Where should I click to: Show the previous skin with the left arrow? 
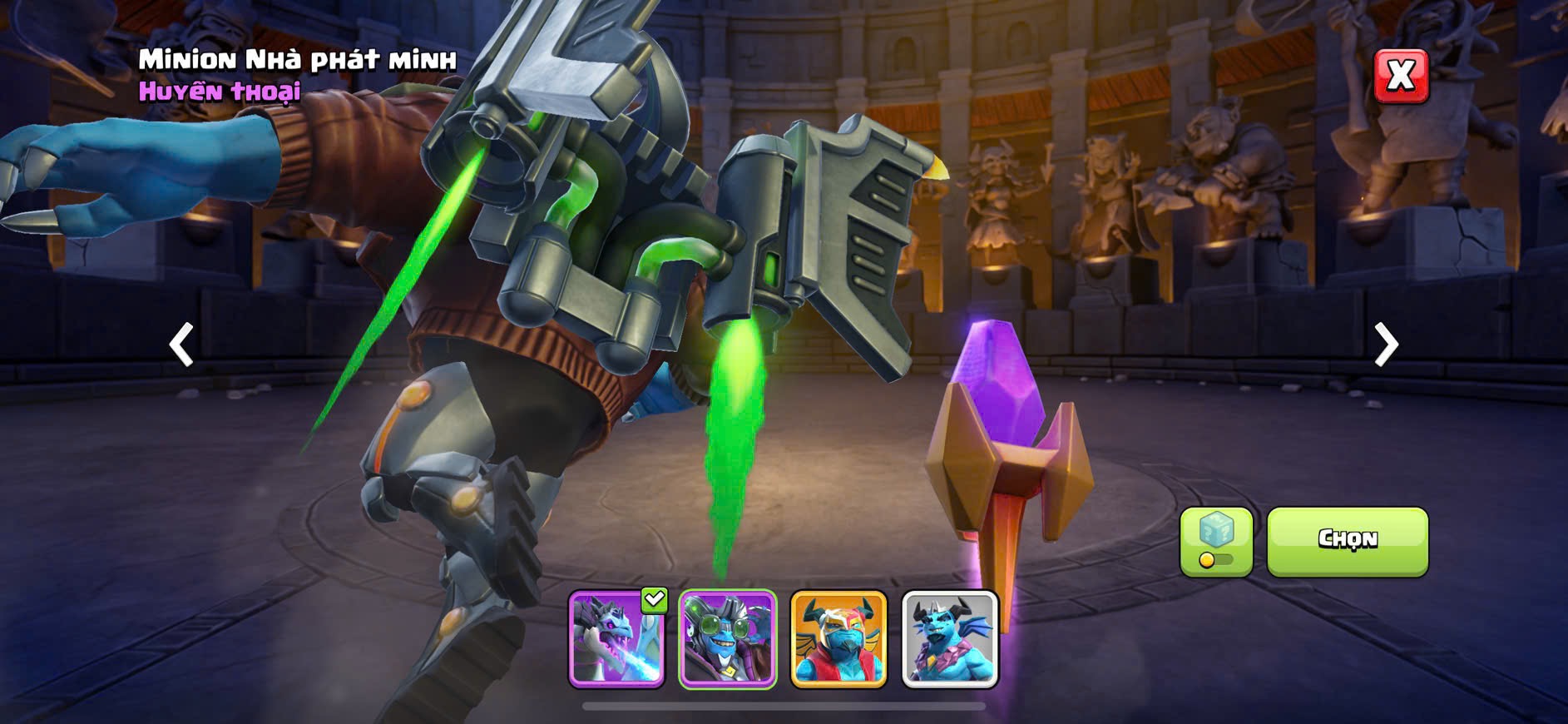click(181, 344)
